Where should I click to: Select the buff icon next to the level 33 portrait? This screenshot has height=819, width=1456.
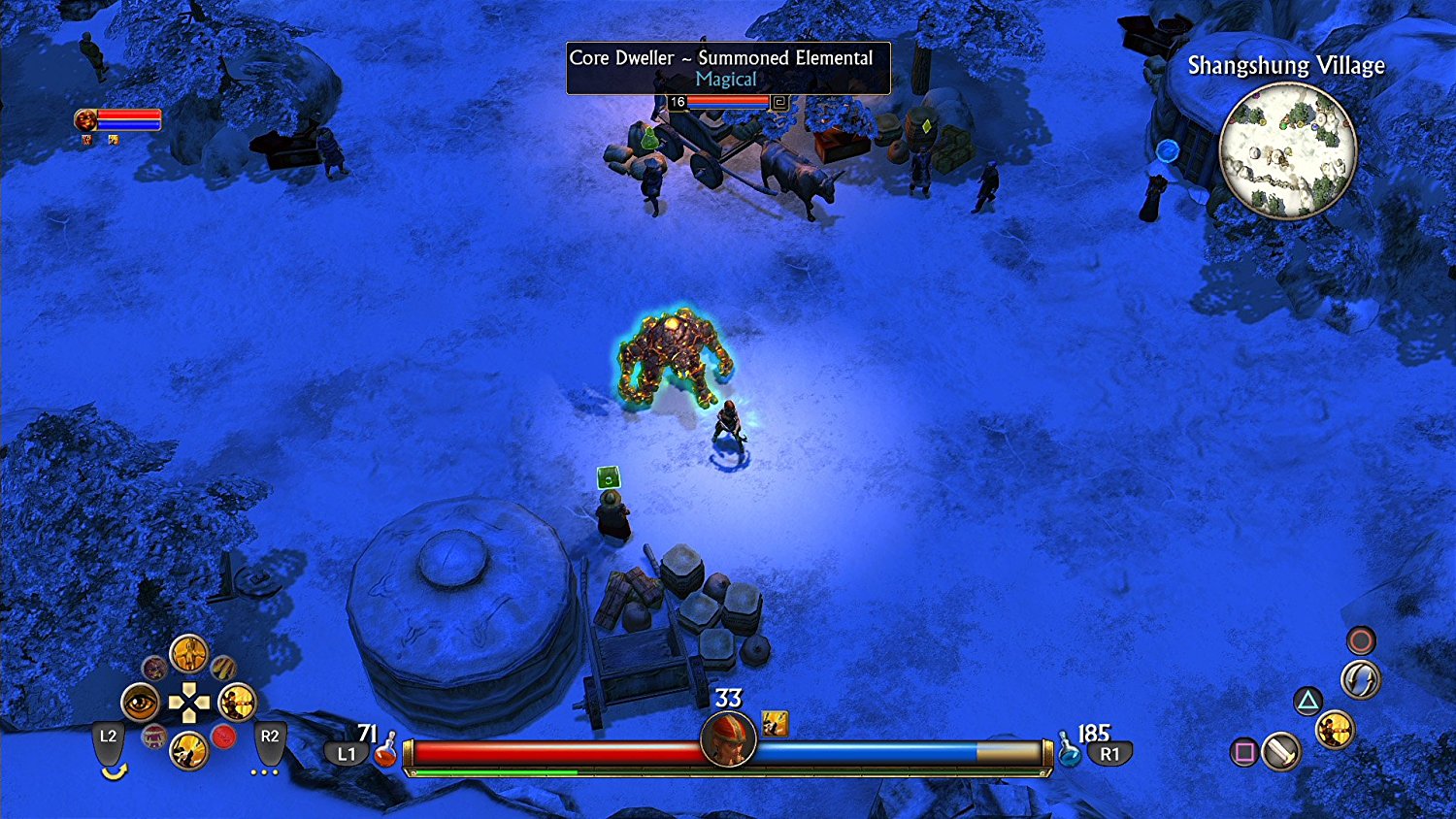point(776,724)
